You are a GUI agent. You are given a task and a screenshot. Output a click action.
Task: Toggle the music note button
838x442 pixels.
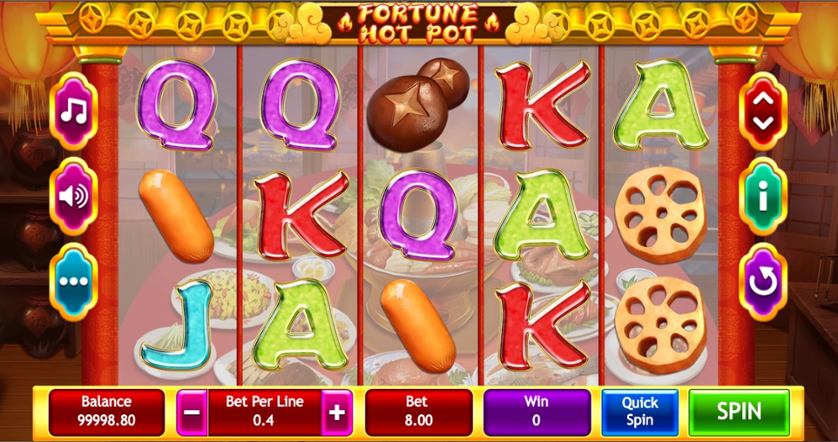click(74, 109)
